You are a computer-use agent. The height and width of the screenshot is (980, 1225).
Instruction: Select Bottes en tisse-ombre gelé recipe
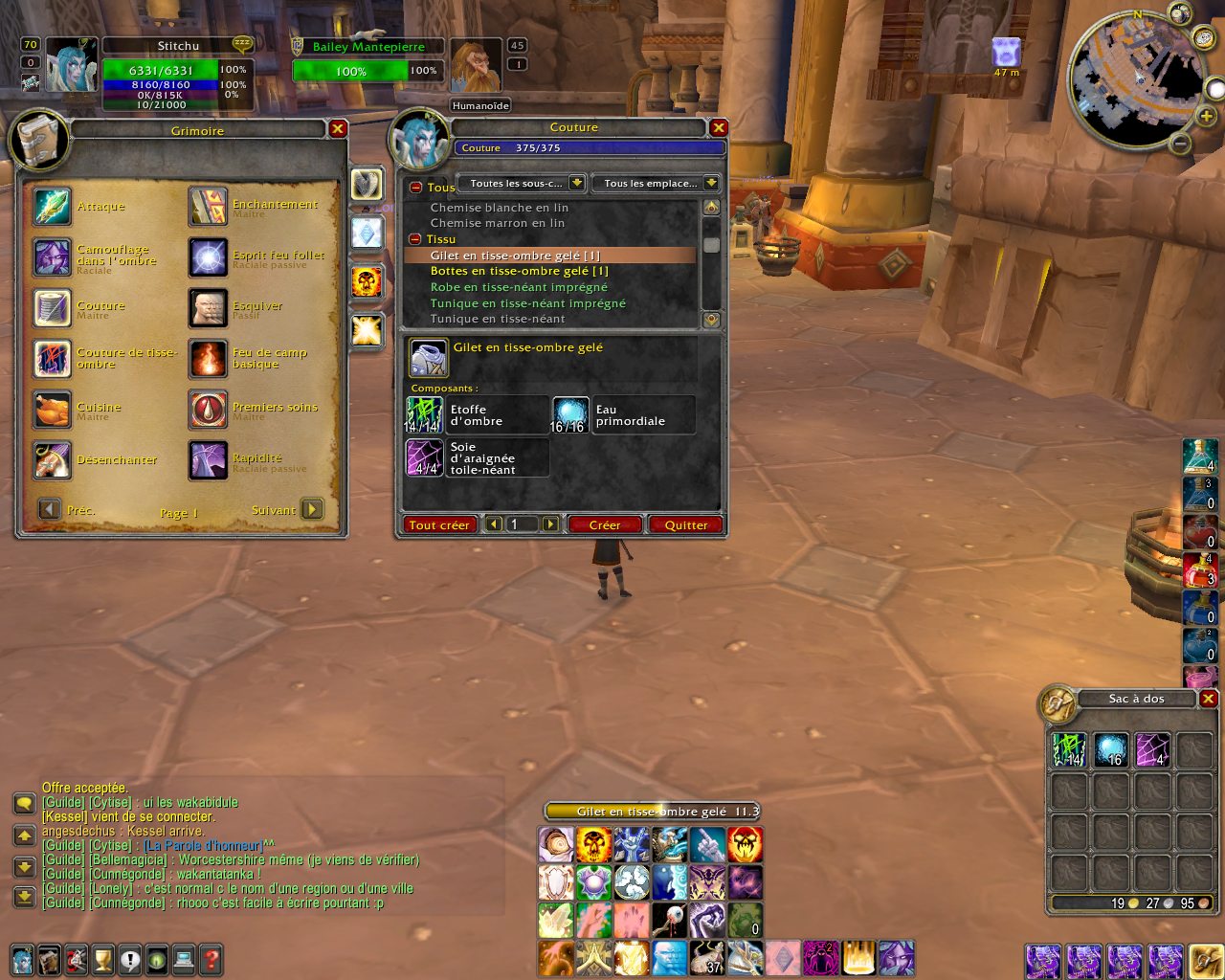click(x=519, y=271)
